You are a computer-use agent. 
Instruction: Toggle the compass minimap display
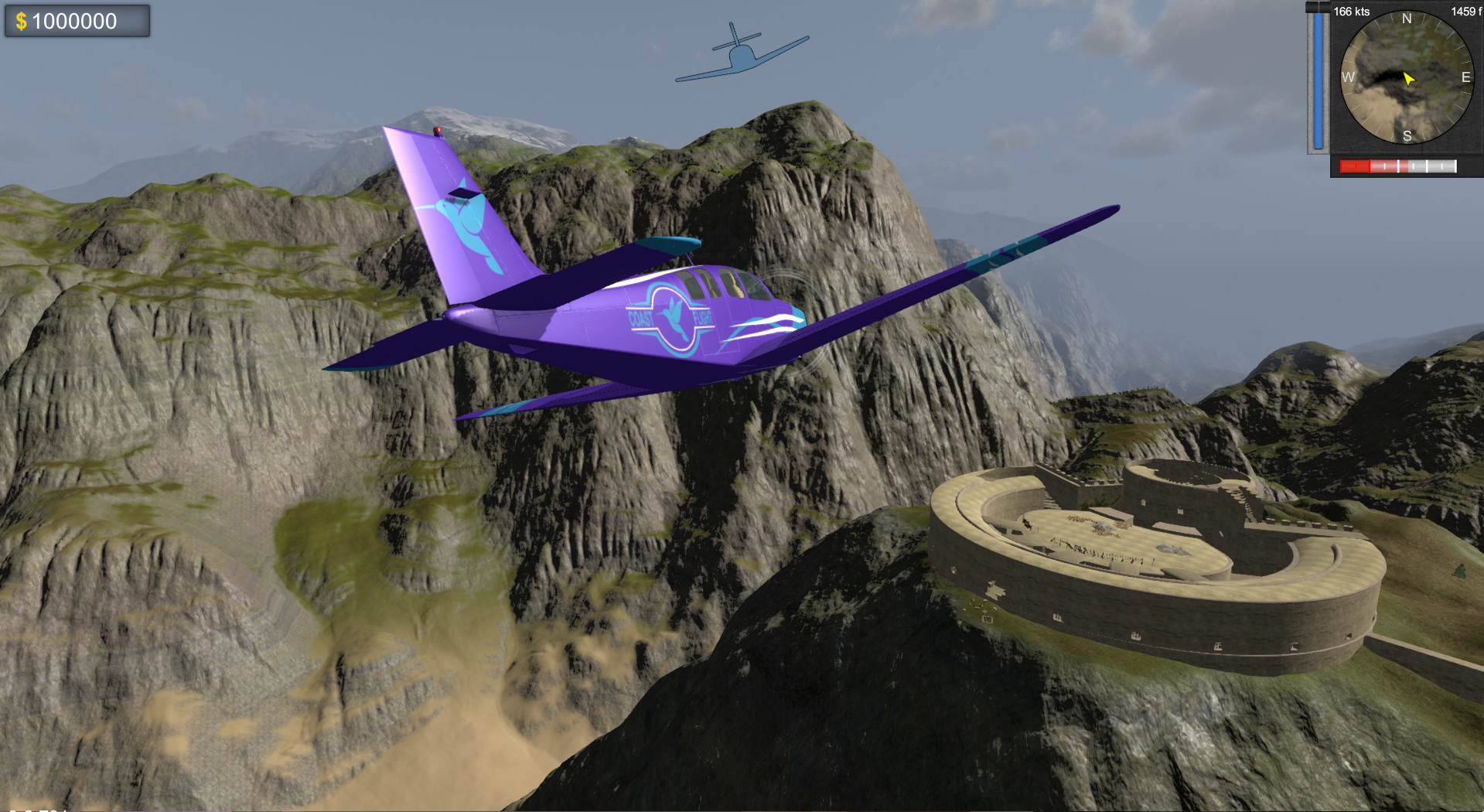[x=1407, y=78]
